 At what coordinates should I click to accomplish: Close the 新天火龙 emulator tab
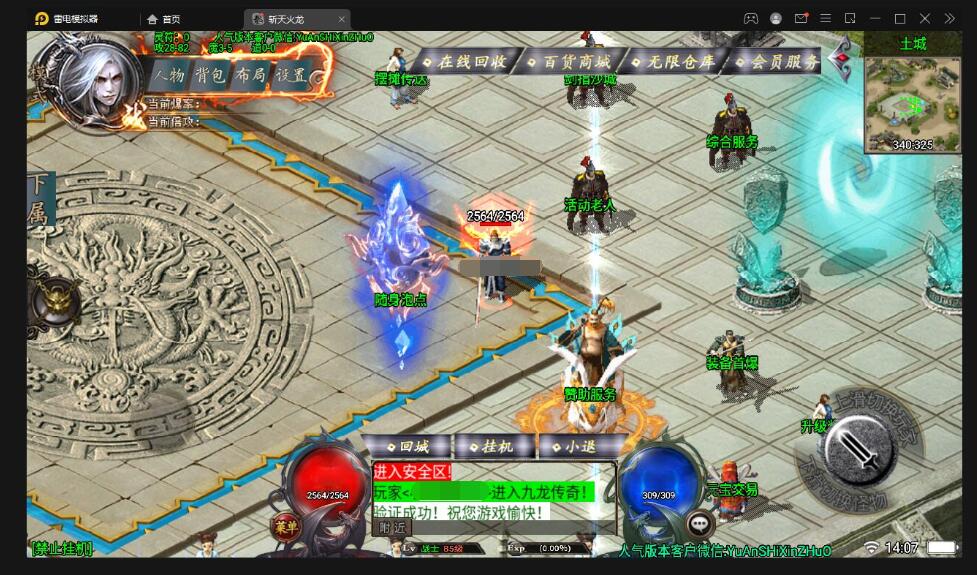coord(342,19)
